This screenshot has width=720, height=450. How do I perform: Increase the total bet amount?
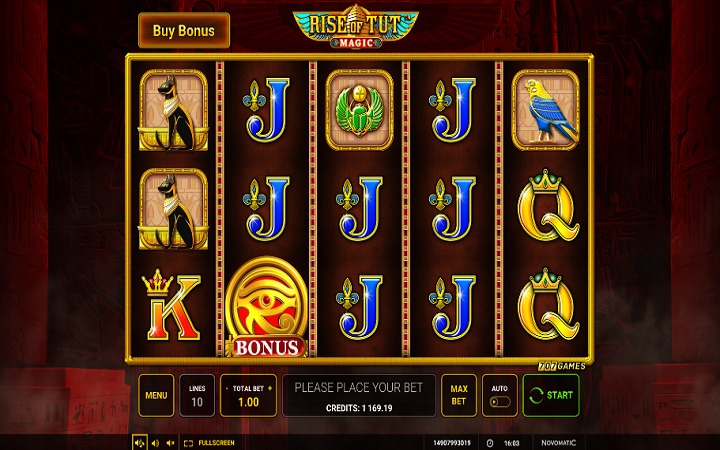pyautogui.click(x=269, y=386)
